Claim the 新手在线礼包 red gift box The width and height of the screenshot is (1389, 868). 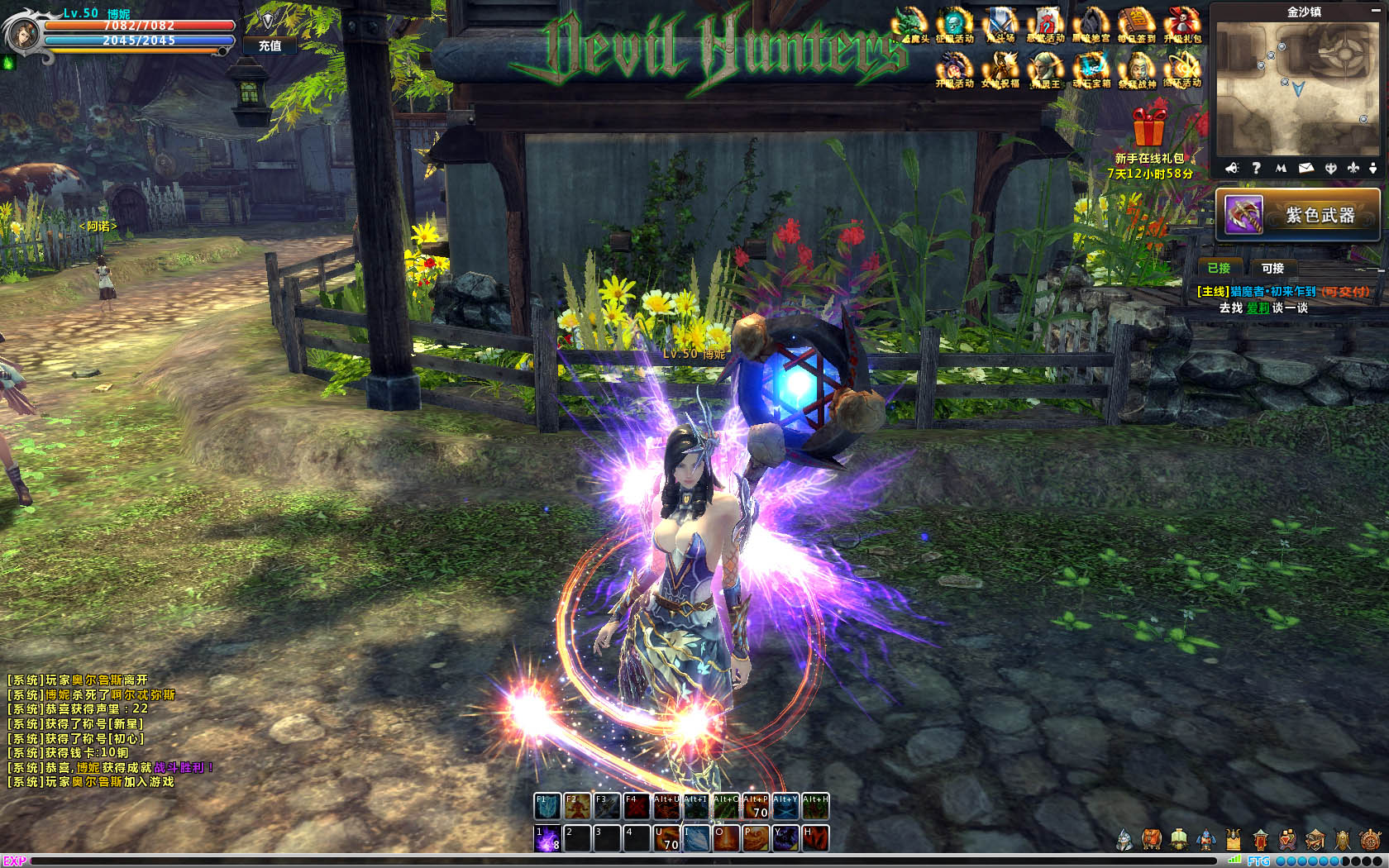(x=1149, y=126)
